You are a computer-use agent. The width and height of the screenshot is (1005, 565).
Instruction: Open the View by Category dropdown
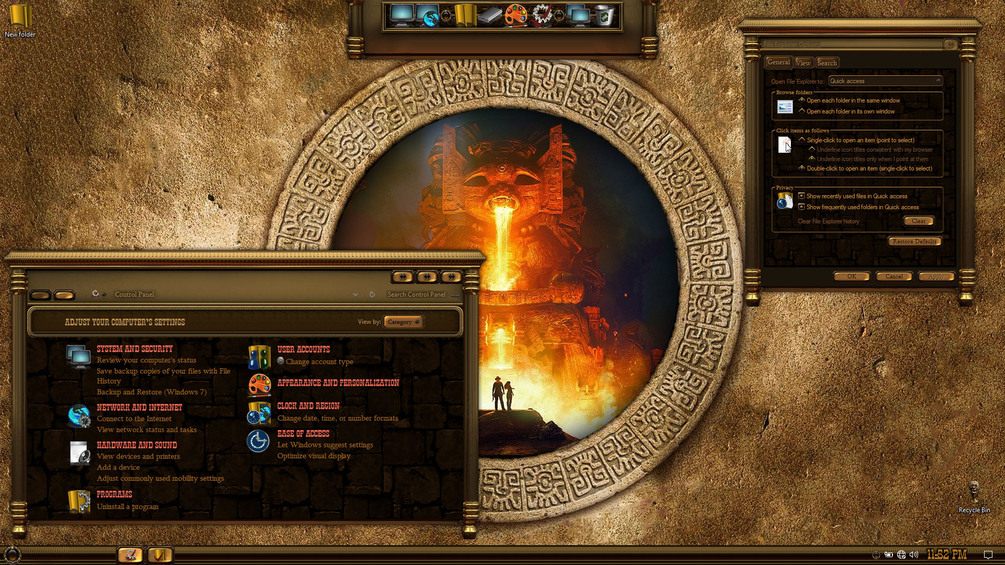403,322
